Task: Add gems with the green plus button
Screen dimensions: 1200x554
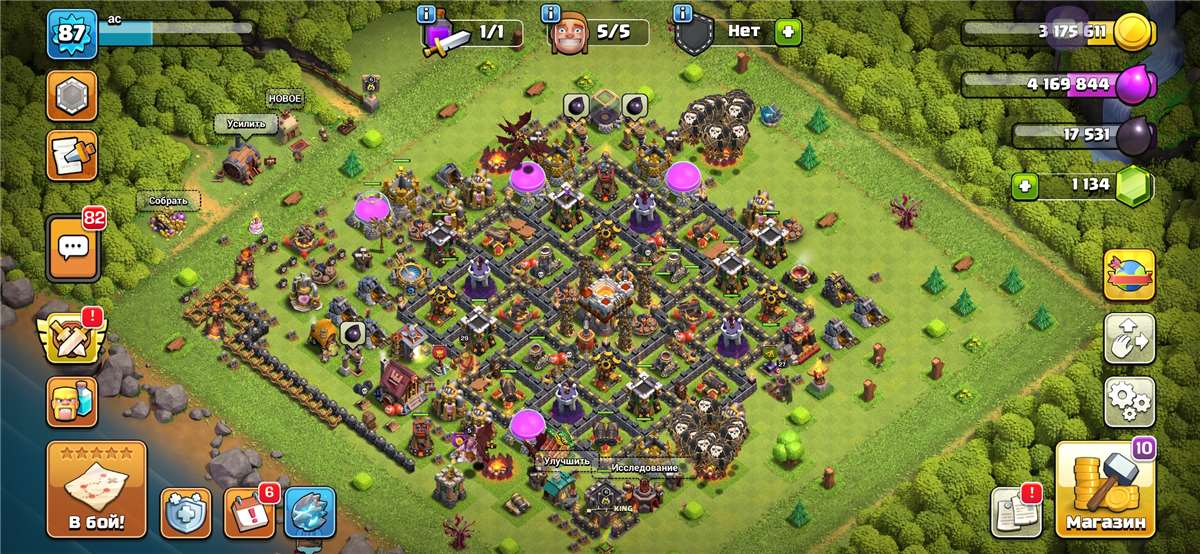Action: pos(1022,185)
